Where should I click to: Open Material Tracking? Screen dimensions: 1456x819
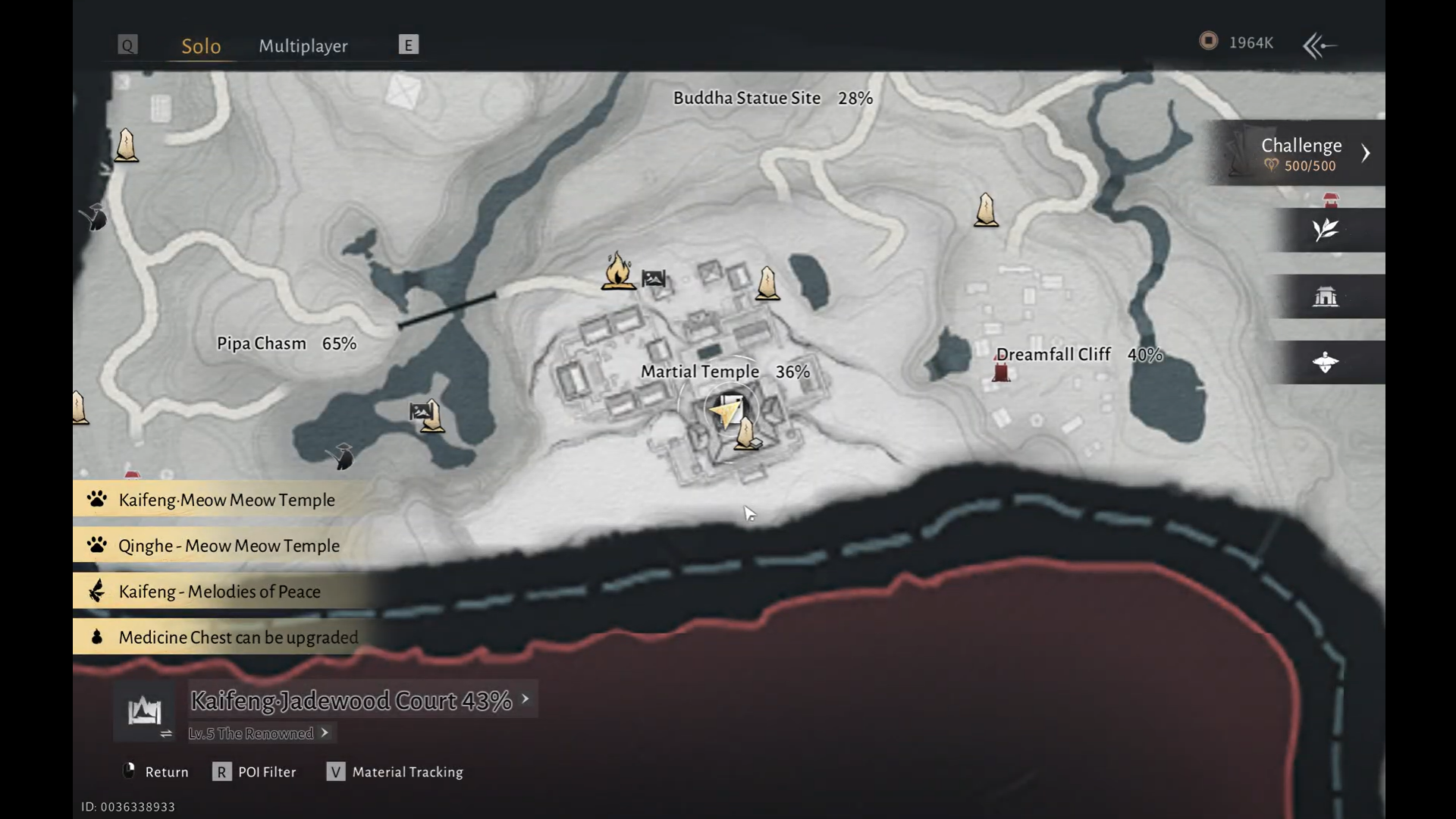(396, 772)
